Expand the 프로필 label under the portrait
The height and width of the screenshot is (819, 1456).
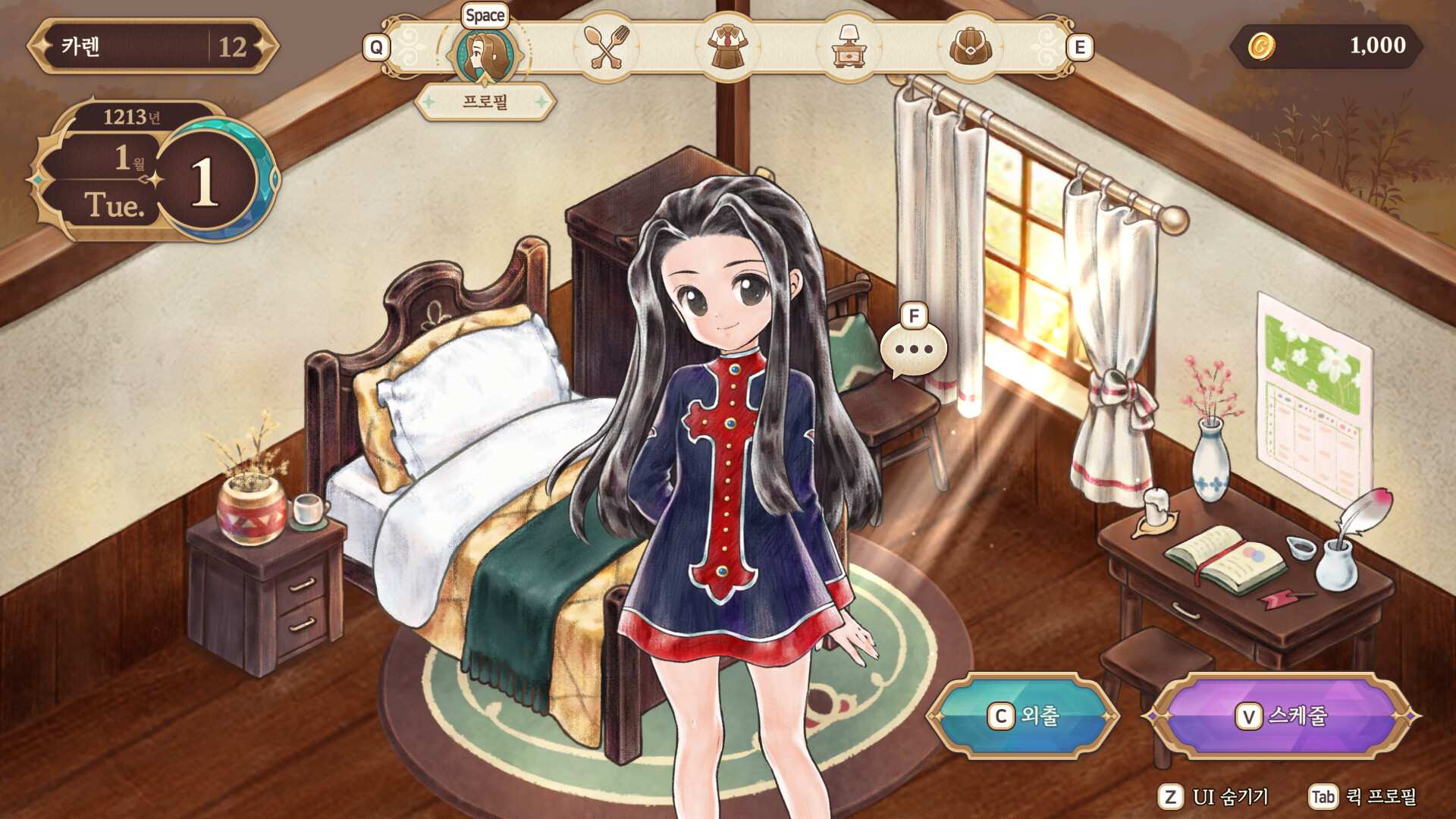[x=485, y=101]
